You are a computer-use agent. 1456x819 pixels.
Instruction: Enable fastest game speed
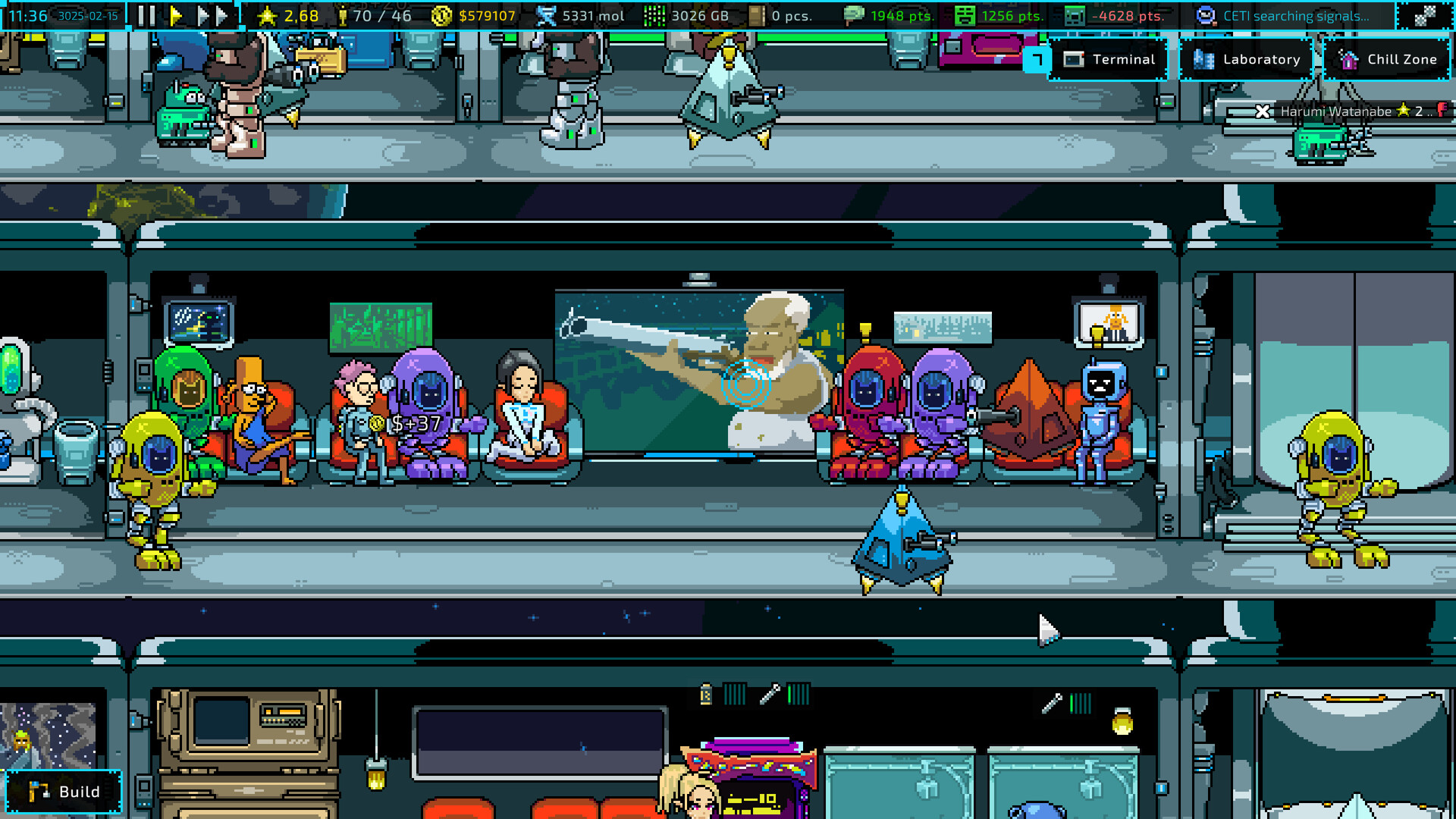221,14
